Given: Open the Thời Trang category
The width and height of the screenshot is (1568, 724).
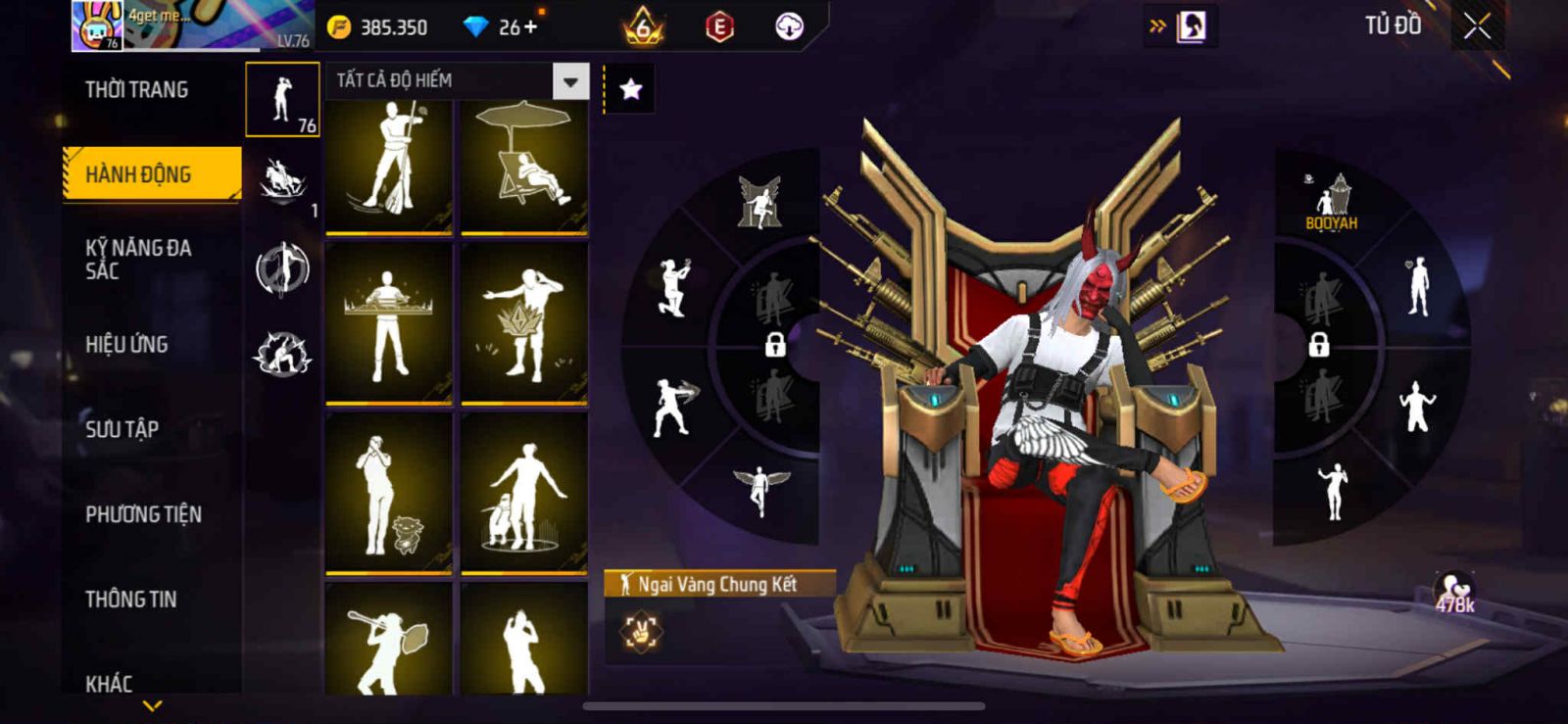Looking at the screenshot, I should click(136, 90).
